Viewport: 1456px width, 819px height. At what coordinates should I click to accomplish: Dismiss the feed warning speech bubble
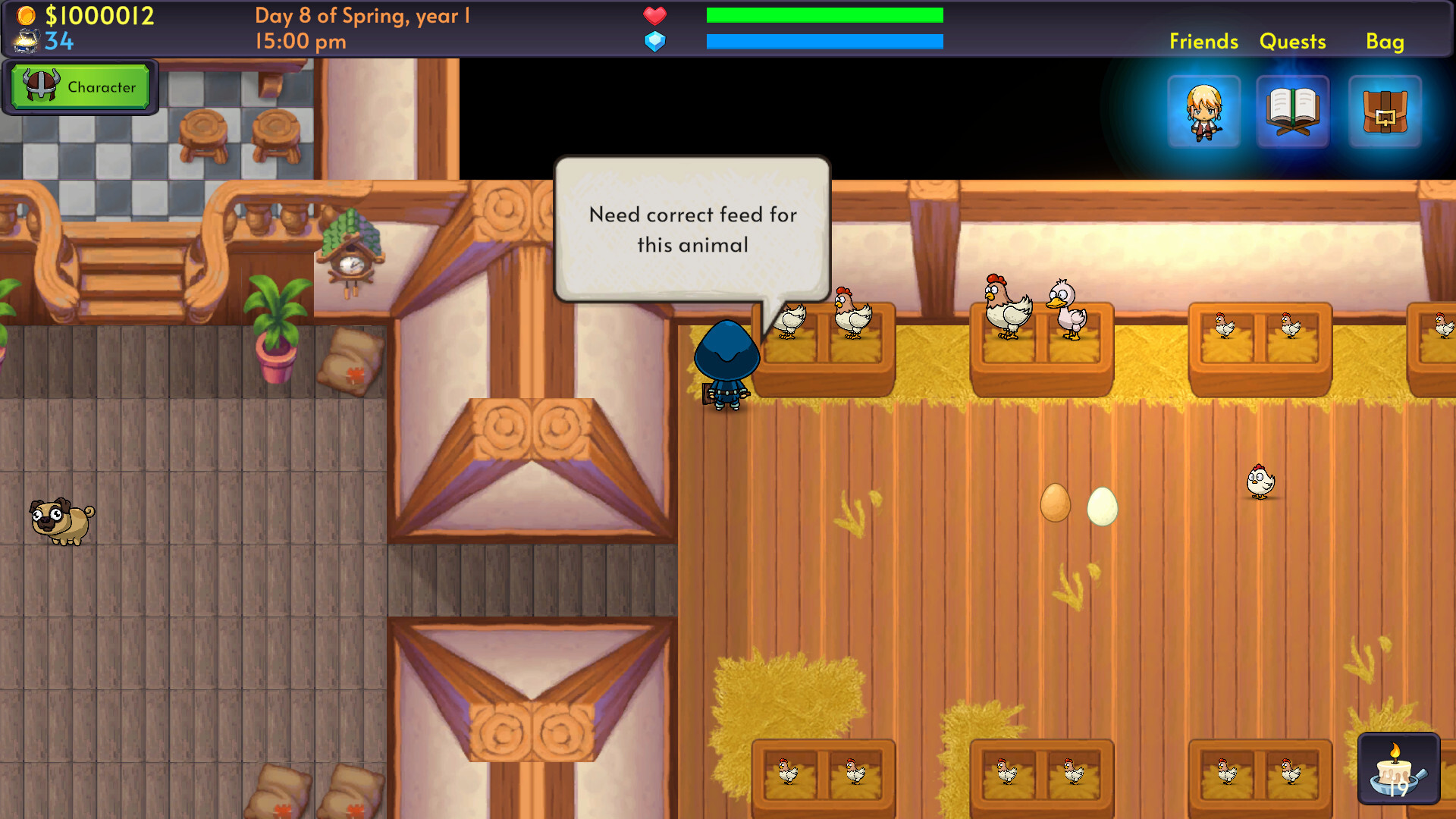pos(692,229)
